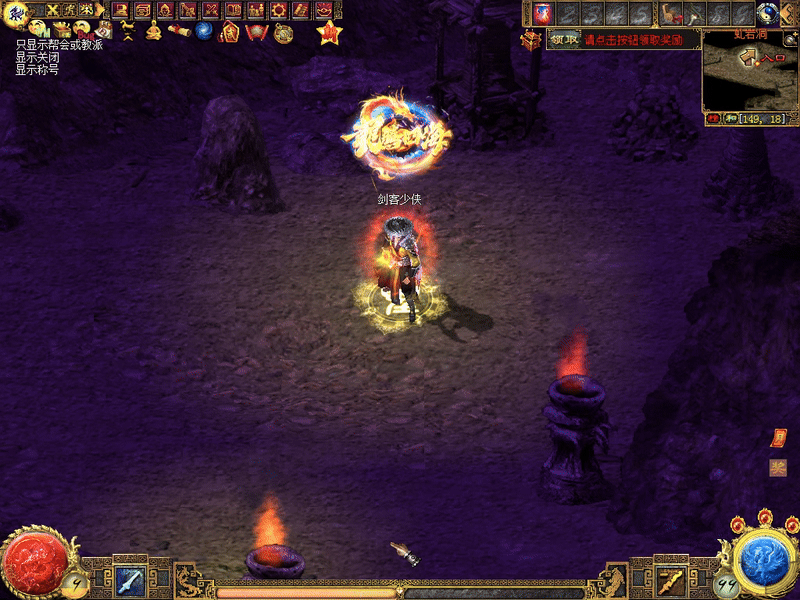
Task: Toggle 只显示帮会或教派 display option
Action: (x=59, y=45)
